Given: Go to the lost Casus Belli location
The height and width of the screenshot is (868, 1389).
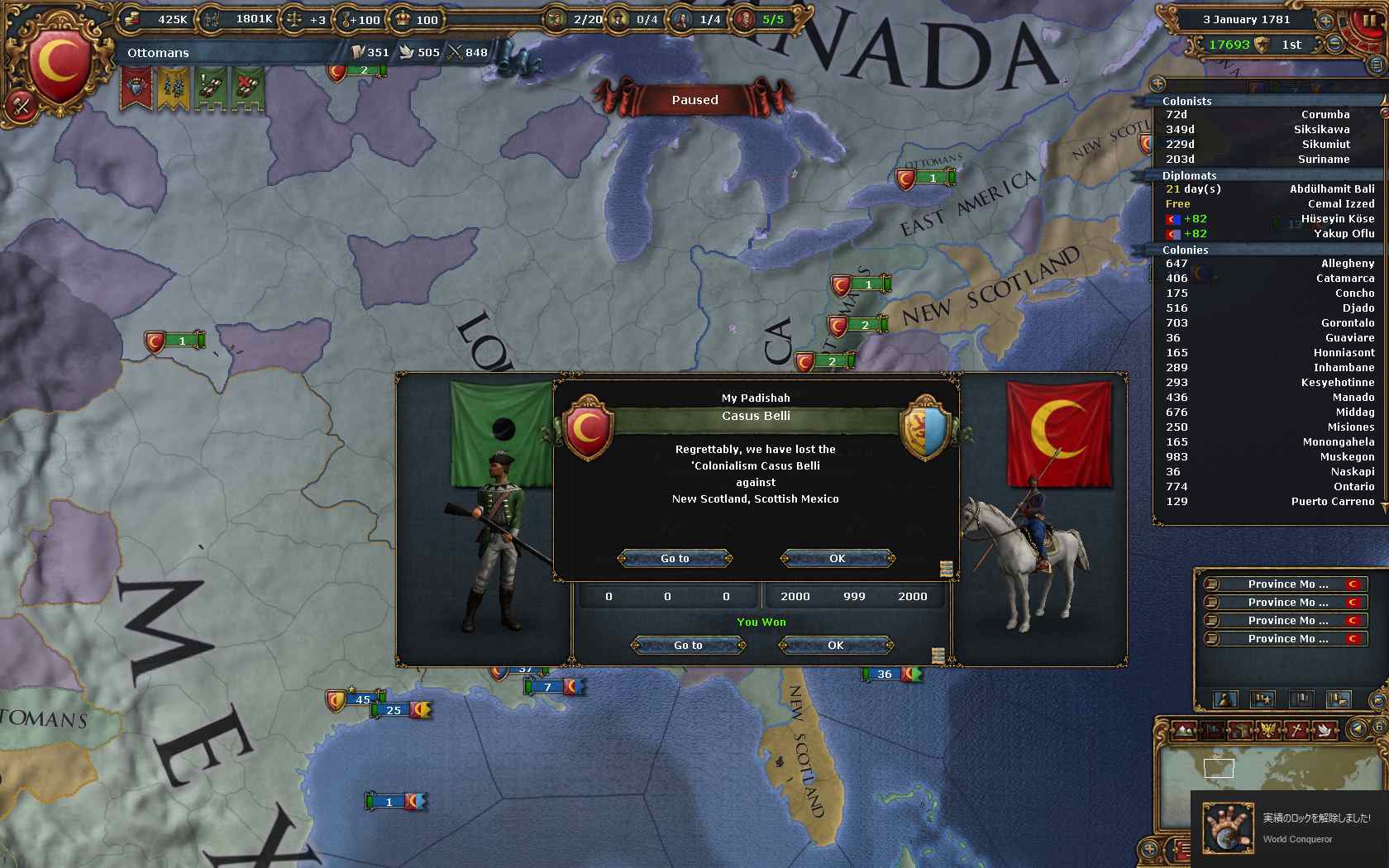Looking at the screenshot, I should click(x=675, y=559).
